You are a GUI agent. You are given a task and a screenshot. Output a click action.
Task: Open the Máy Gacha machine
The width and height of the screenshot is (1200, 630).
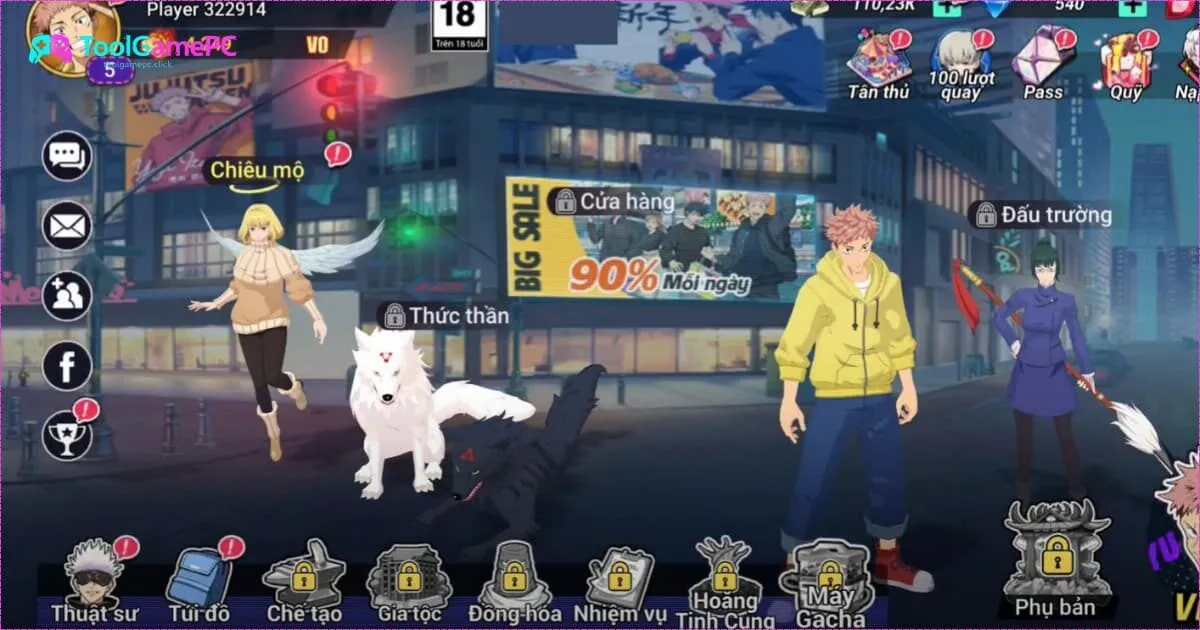point(830,580)
